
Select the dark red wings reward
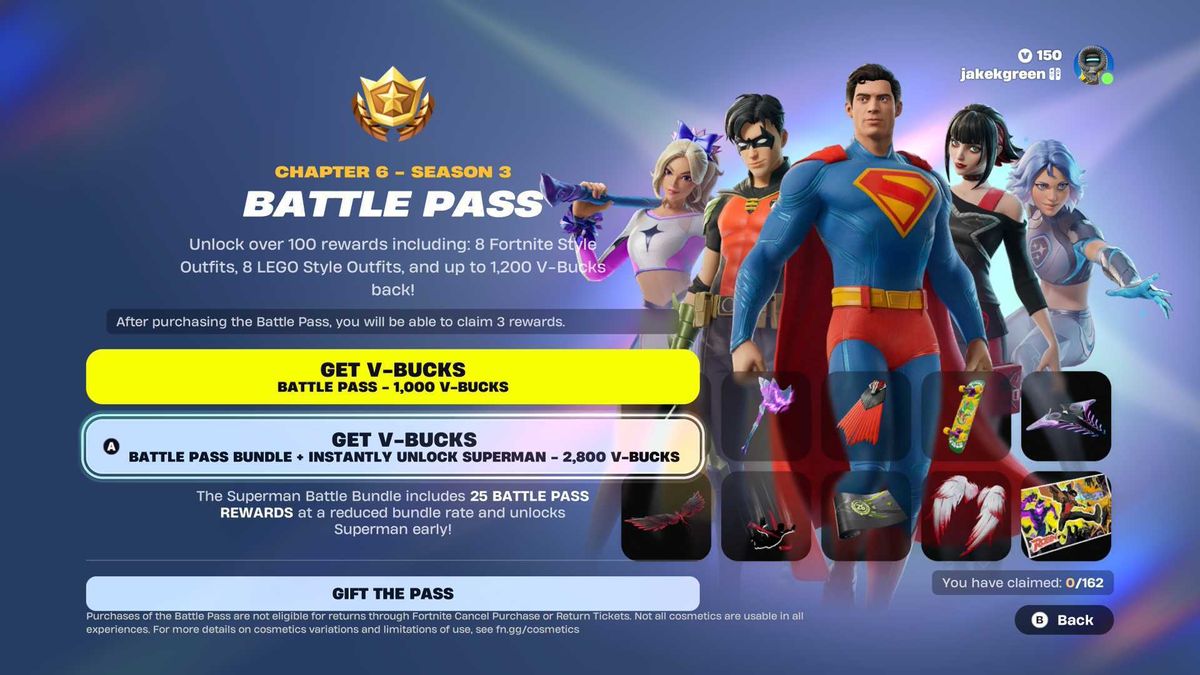pos(666,516)
